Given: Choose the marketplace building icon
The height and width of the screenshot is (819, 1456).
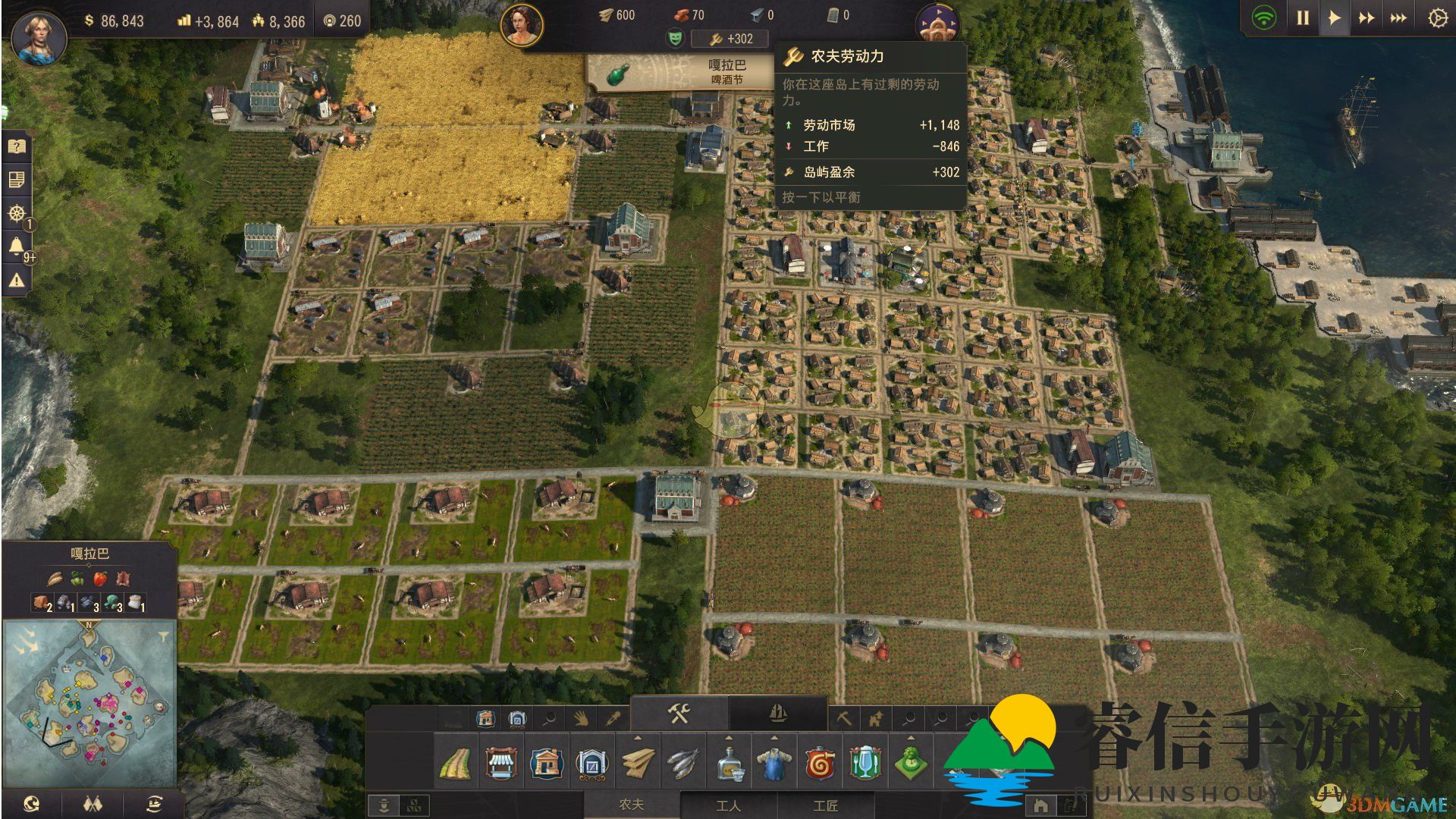Looking at the screenshot, I should 500,763.
